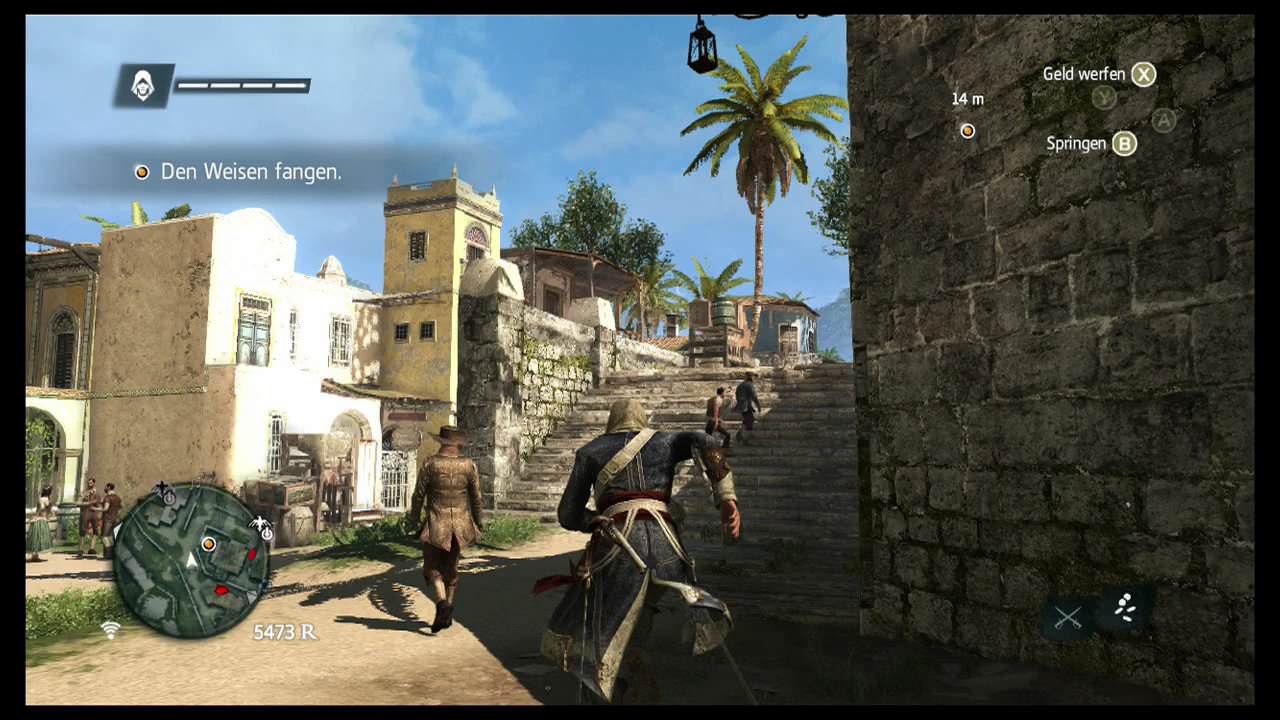The width and height of the screenshot is (1280, 720).
Task: Click the hooded assassin emblem icon
Action: point(143,86)
